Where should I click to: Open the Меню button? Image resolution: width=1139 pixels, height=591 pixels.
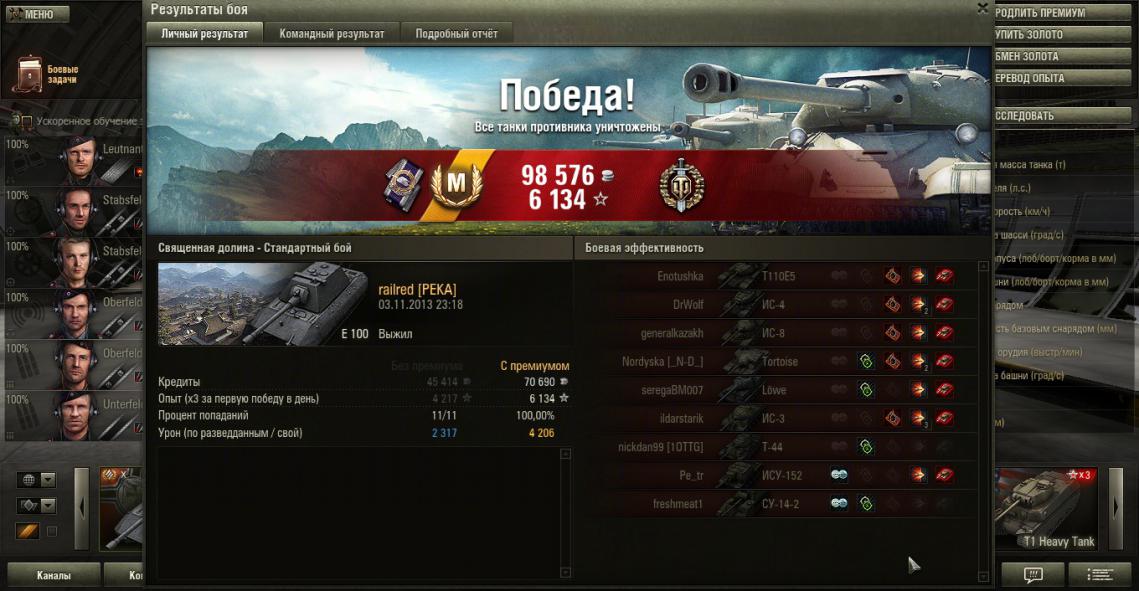(37, 15)
